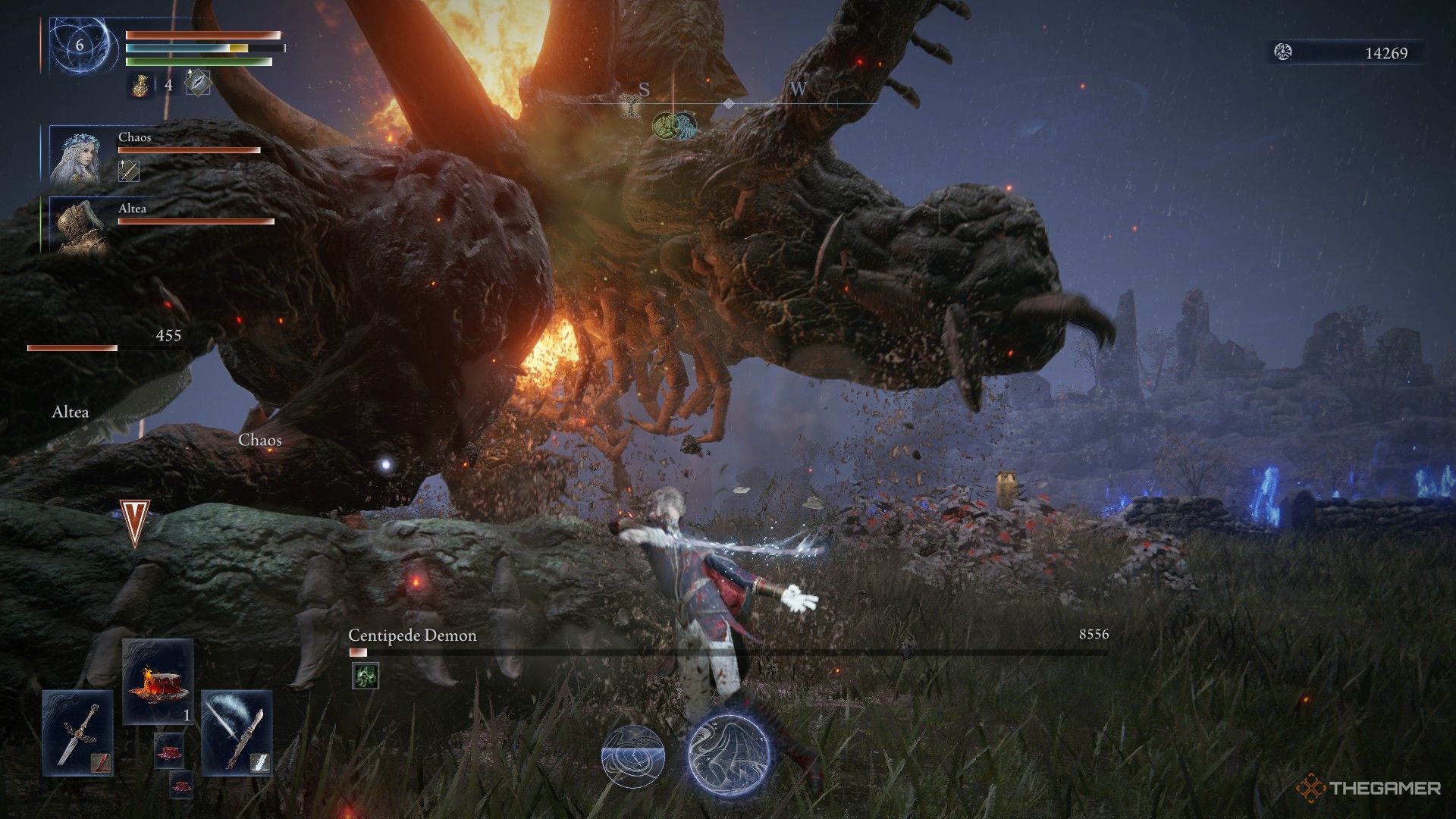Click the level 6 character emblem
The image size is (1456, 819).
click(x=79, y=45)
